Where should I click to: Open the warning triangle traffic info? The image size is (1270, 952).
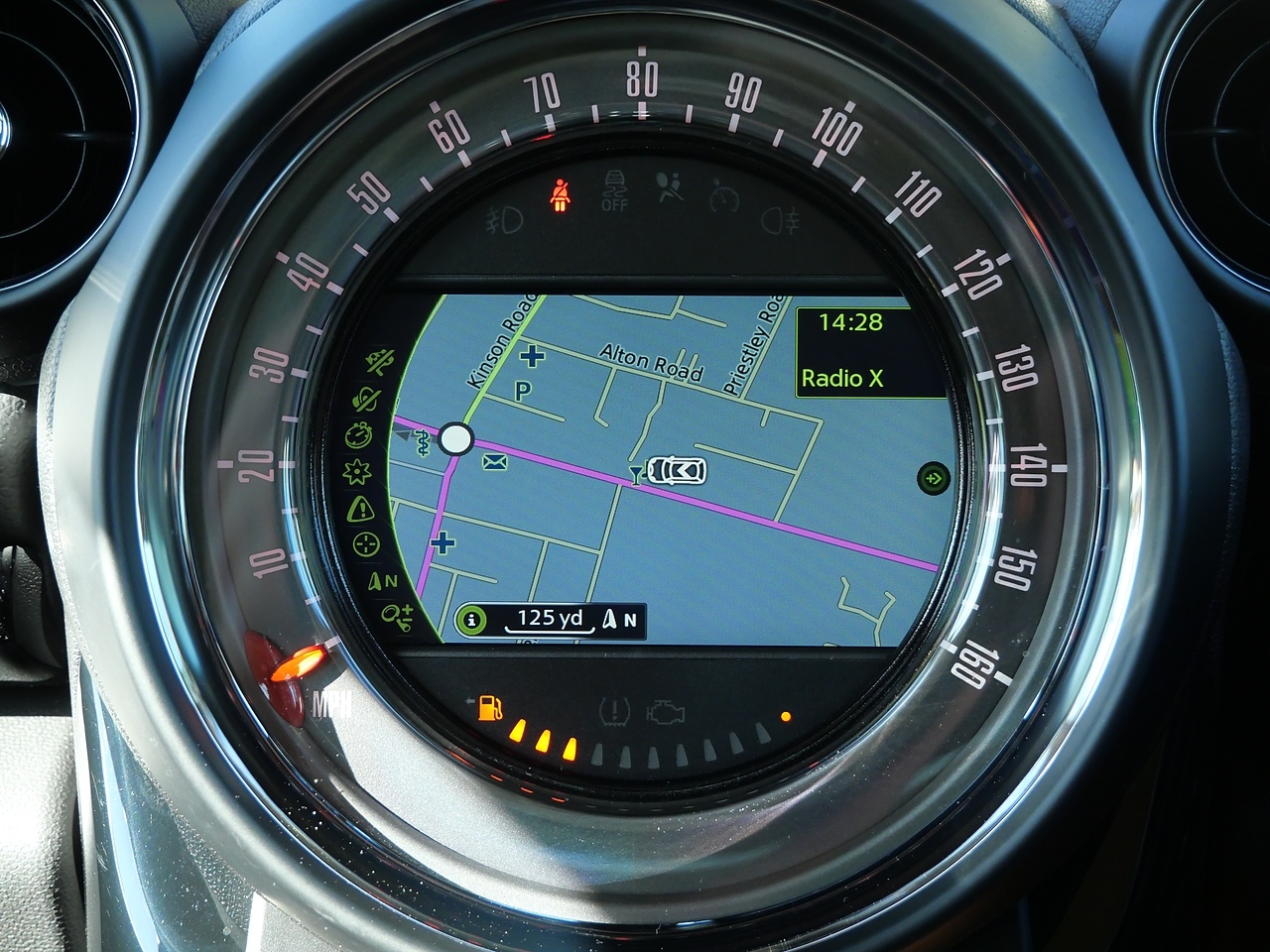coord(359,509)
